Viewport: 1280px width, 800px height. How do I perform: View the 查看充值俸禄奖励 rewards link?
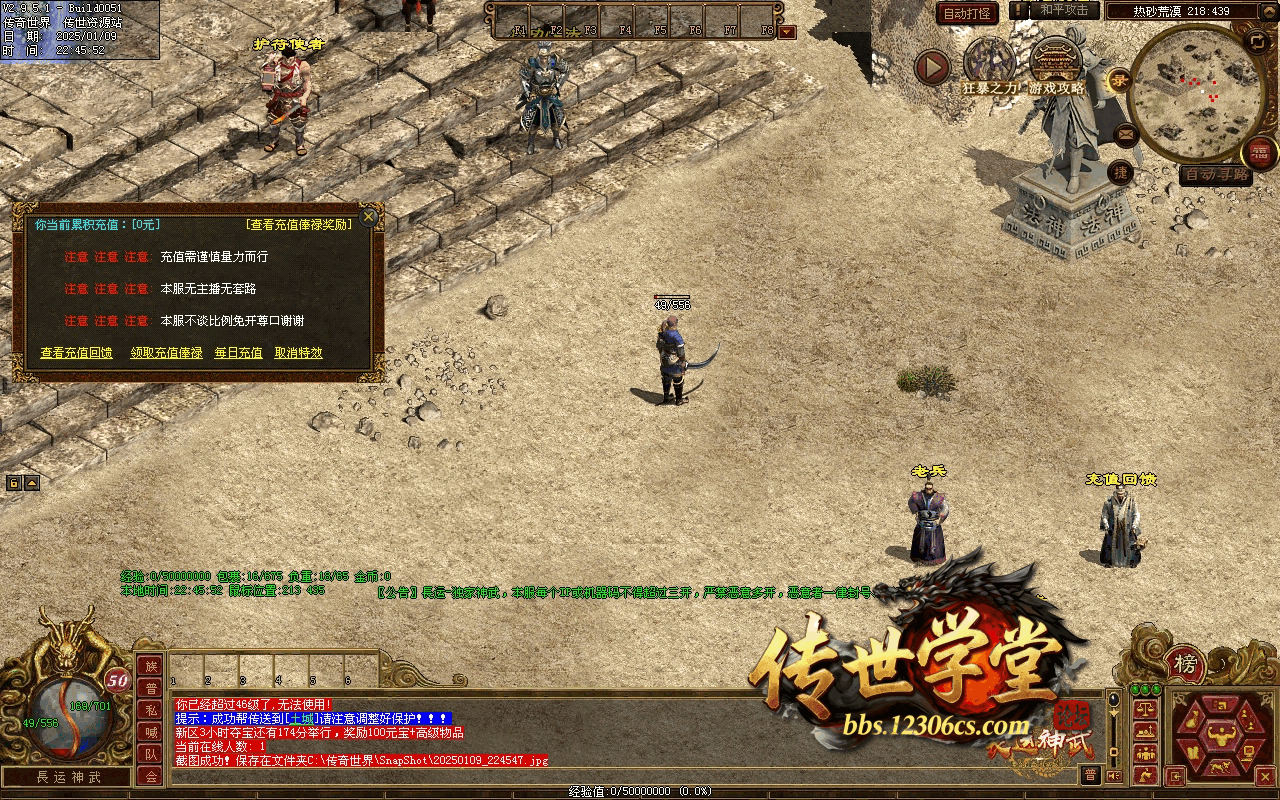(299, 225)
